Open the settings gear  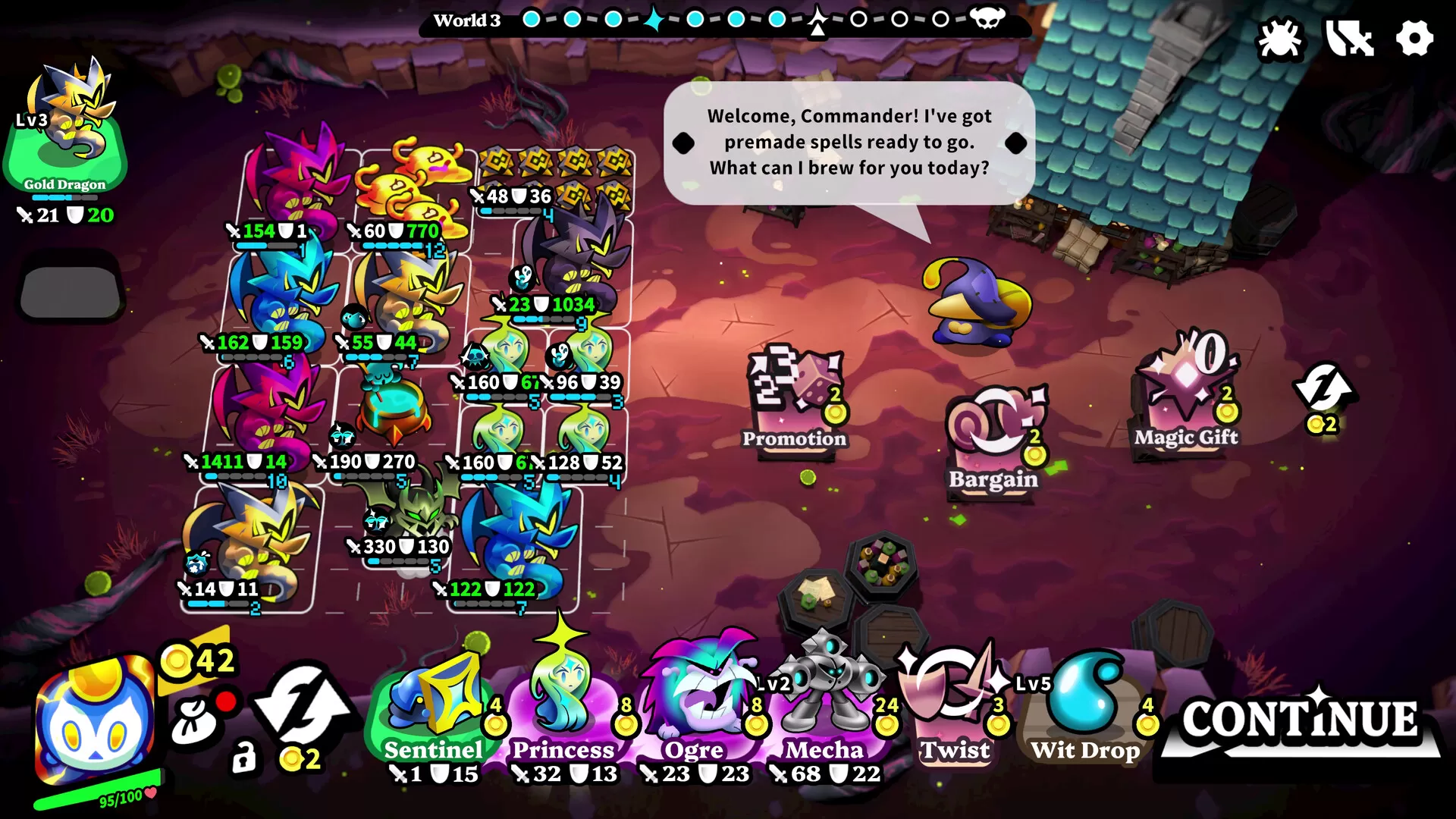pos(1414,38)
